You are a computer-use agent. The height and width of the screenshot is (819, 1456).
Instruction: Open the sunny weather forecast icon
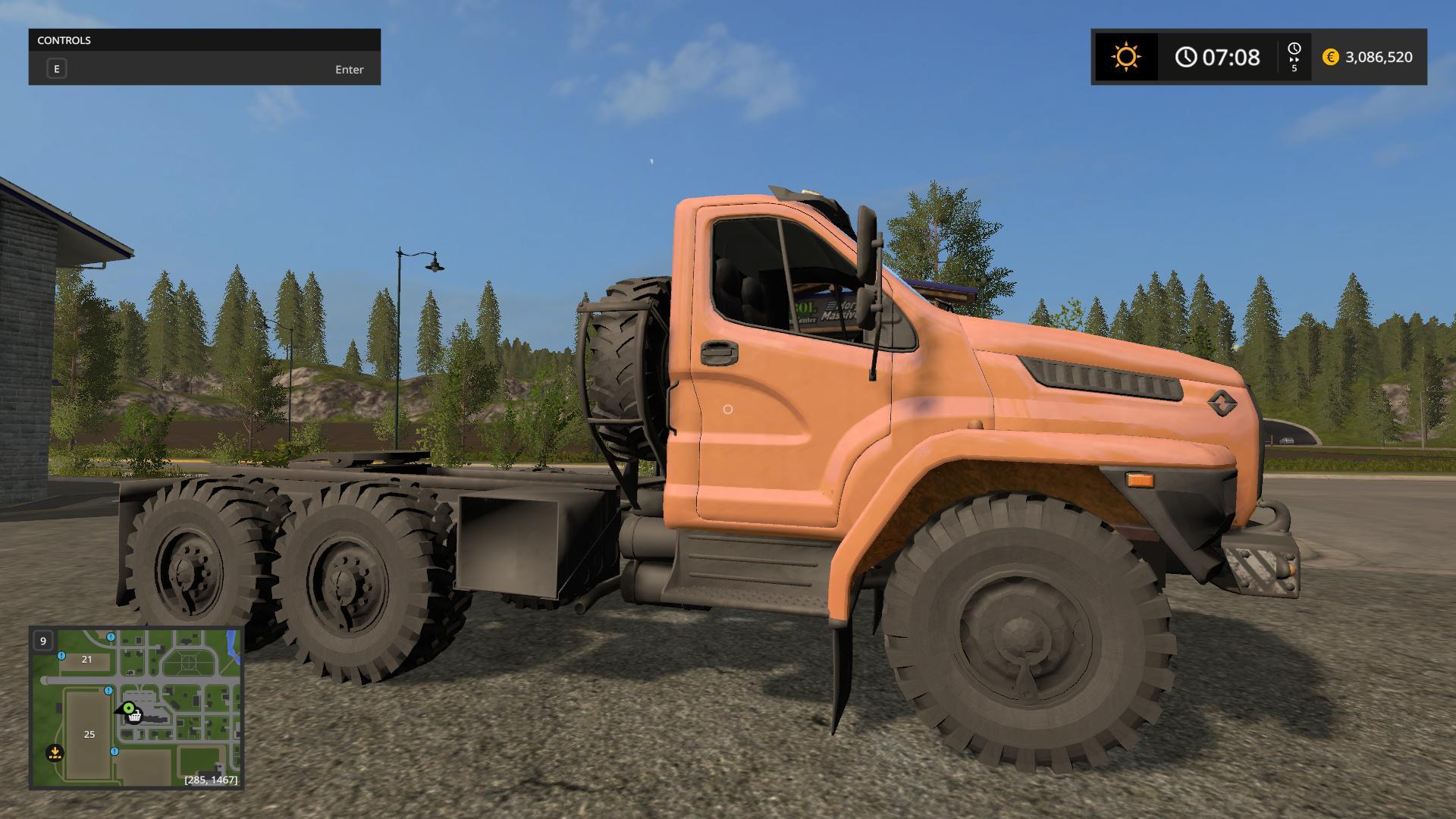(1125, 57)
